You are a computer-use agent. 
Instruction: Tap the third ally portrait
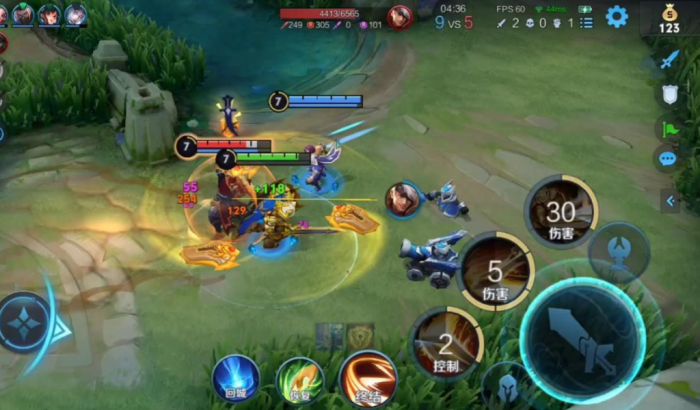click(x=75, y=15)
